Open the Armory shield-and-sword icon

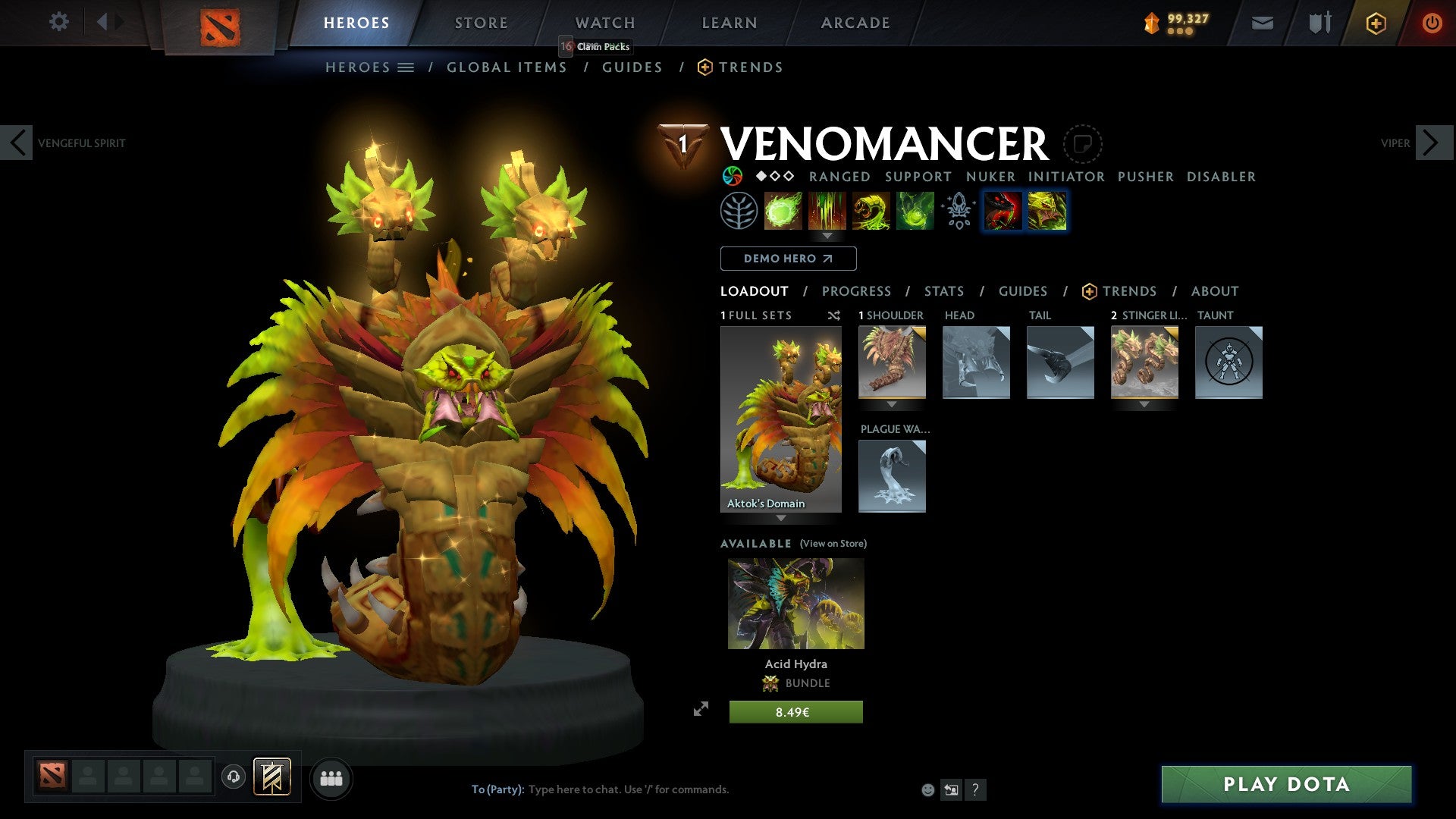1319,23
